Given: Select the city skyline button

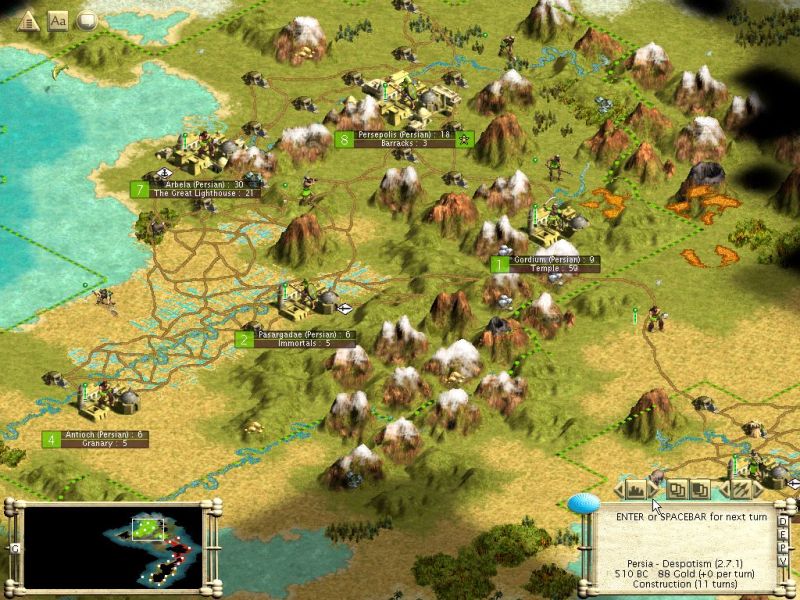Looking at the screenshot, I should point(634,489).
